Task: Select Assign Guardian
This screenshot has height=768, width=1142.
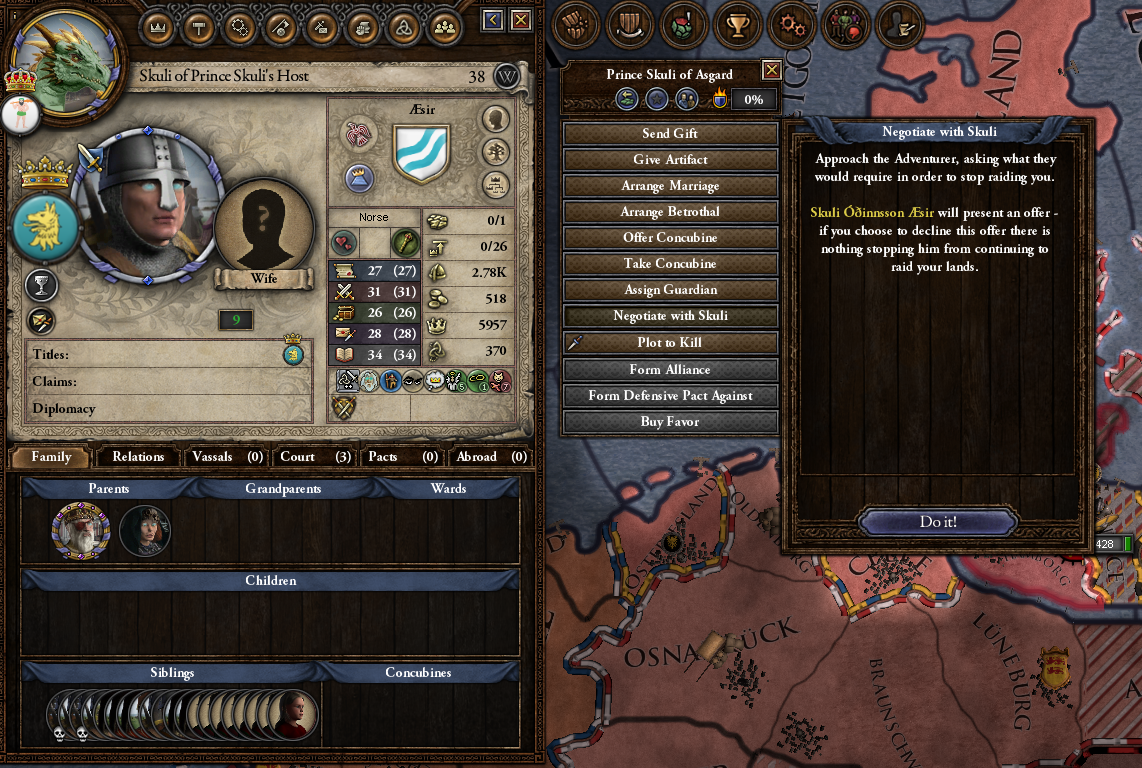Action: 670,290
